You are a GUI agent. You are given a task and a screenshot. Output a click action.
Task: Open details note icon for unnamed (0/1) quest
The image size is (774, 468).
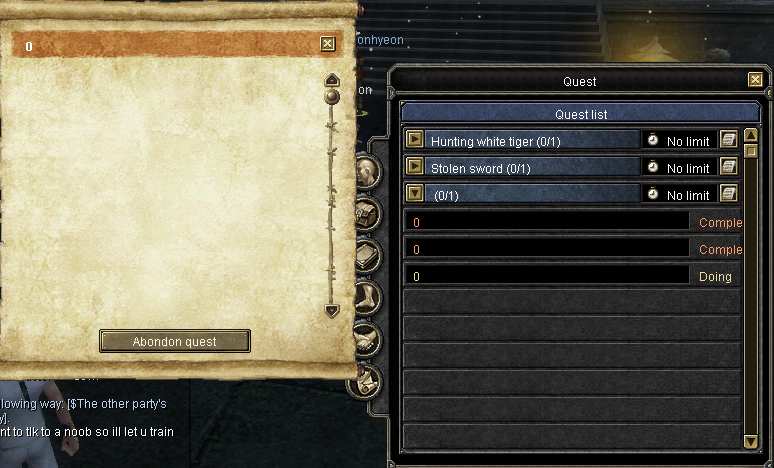728,194
